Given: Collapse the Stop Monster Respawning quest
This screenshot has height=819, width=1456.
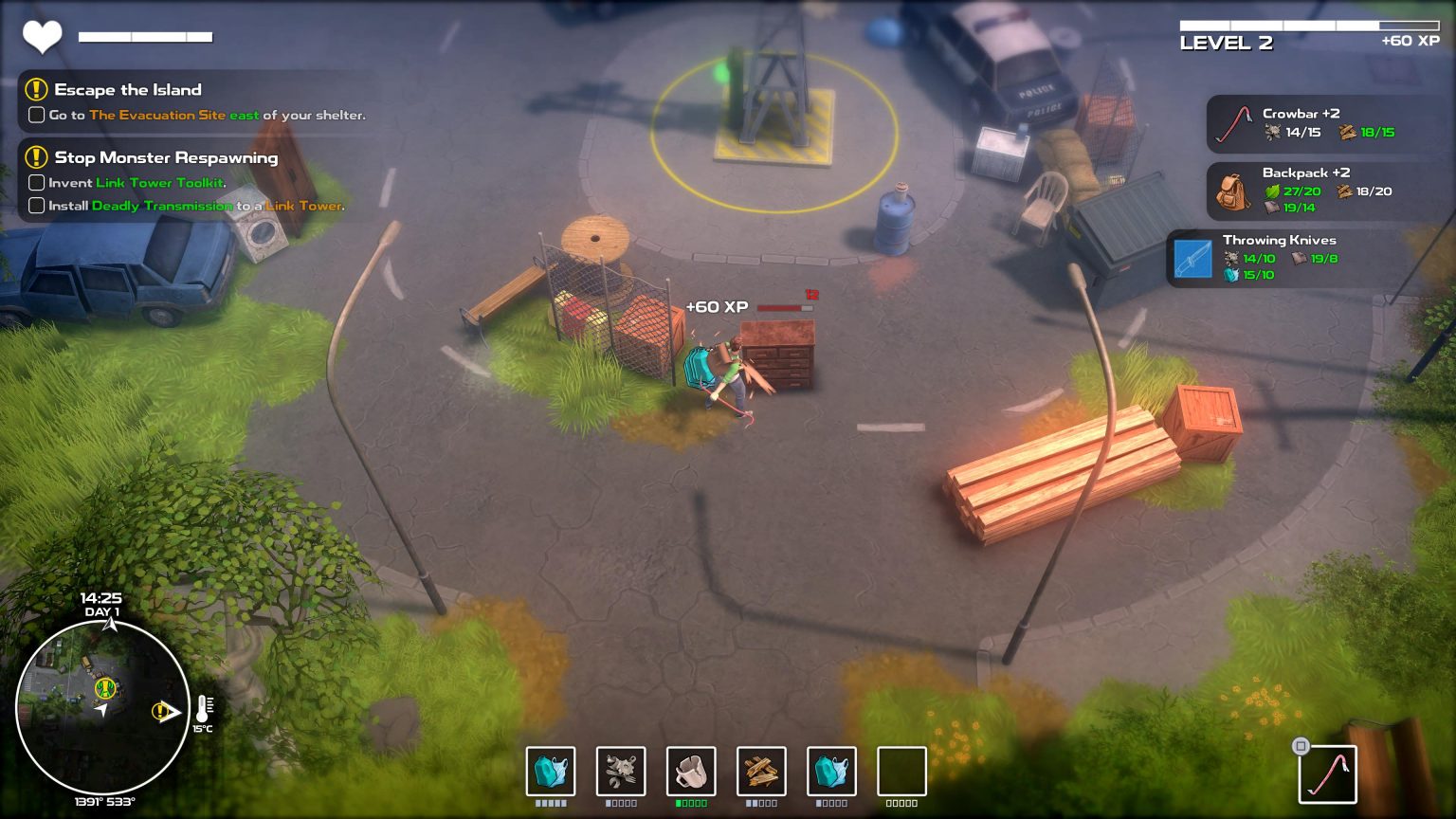Looking at the screenshot, I should (36, 157).
